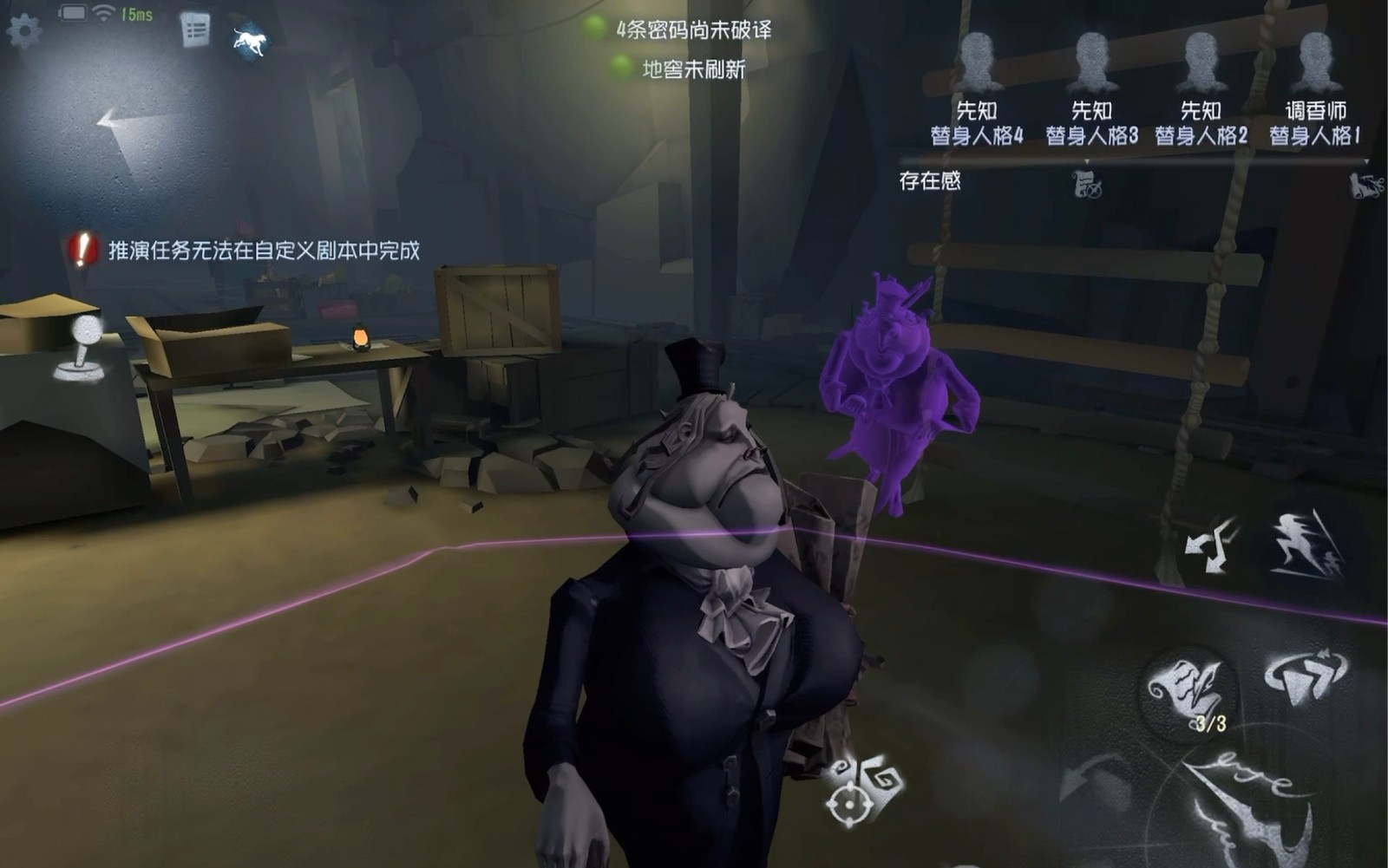Screen dimensions: 1388x868
Task: Tap the 4条密码尚未破译 objective text
Action: click(x=694, y=30)
